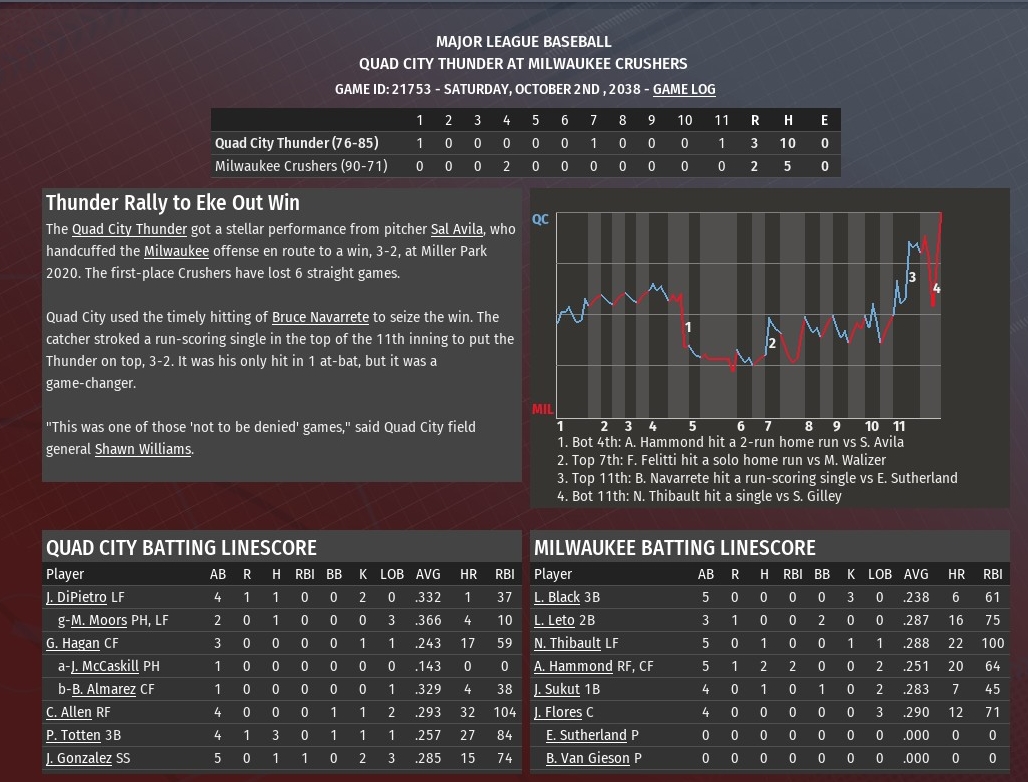View Bruce Navarrete's player page
Image resolution: width=1028 pixels, height=782 pixels.
point(320,317)
